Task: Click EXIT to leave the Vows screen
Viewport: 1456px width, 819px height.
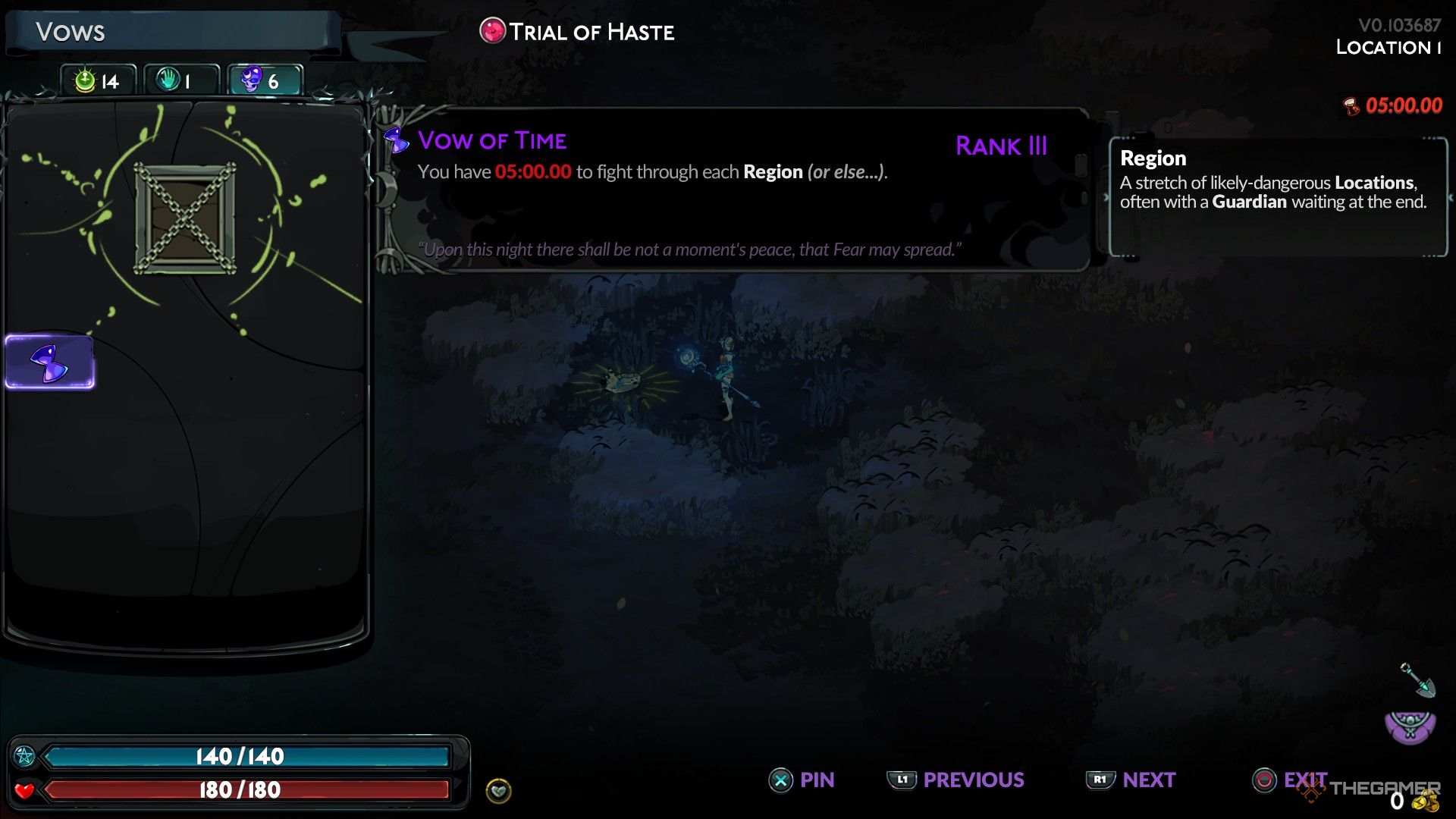Action: click(1291, 780)
